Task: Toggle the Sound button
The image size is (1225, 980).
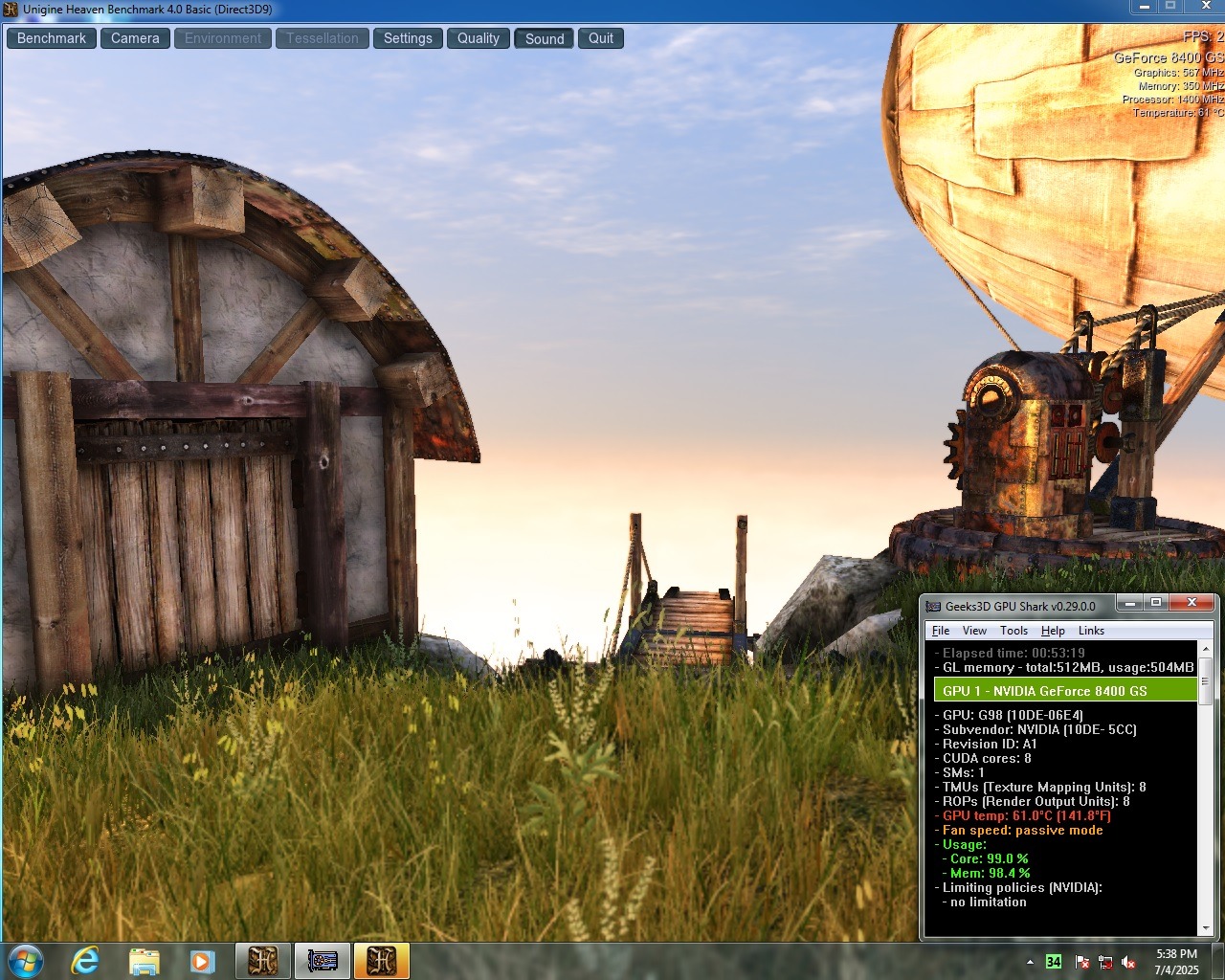Action: click(545, 38)
